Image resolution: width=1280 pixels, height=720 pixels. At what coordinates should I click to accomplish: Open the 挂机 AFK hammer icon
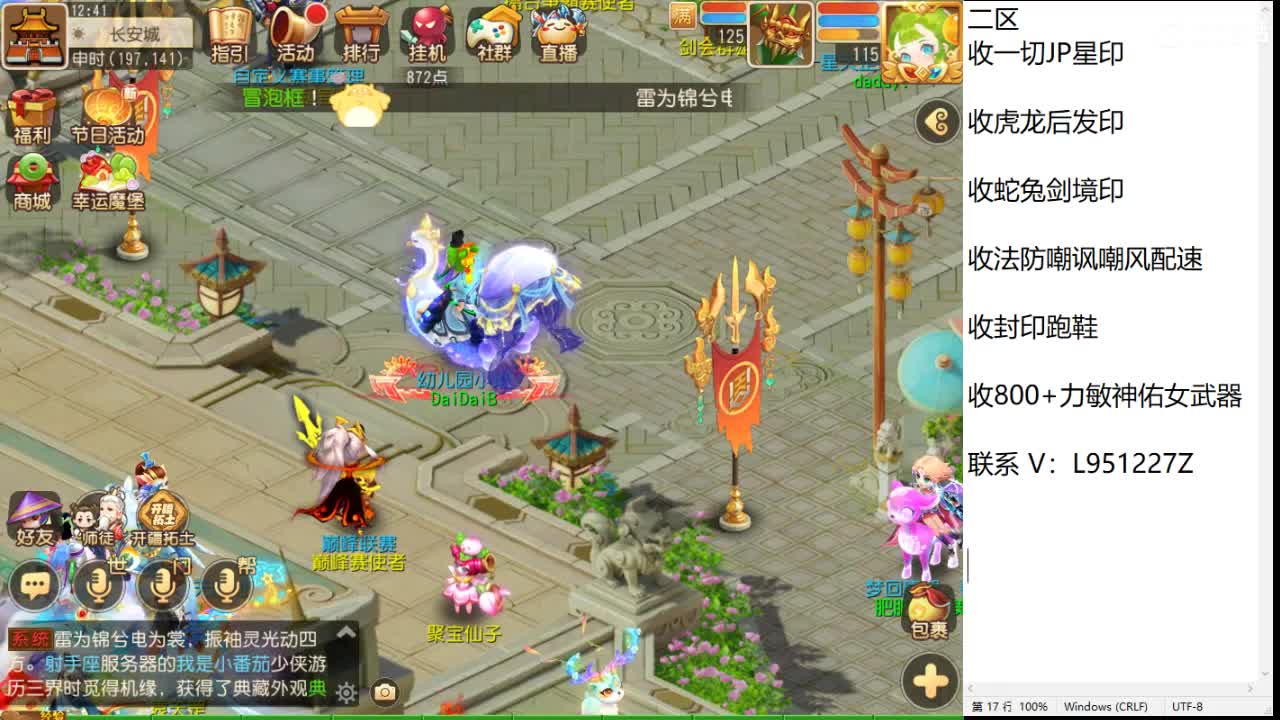[x=428, y=32]
